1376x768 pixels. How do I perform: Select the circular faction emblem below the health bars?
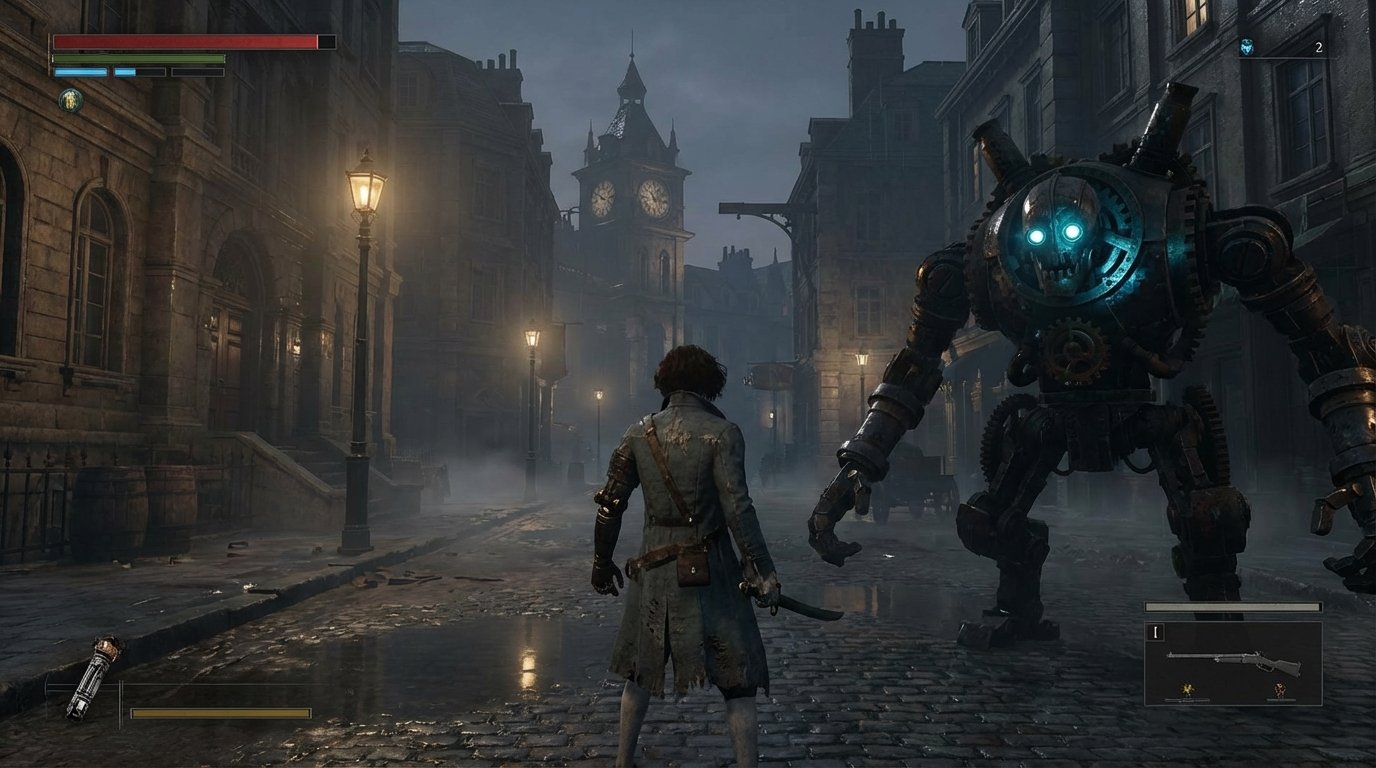tap(70, 99)
